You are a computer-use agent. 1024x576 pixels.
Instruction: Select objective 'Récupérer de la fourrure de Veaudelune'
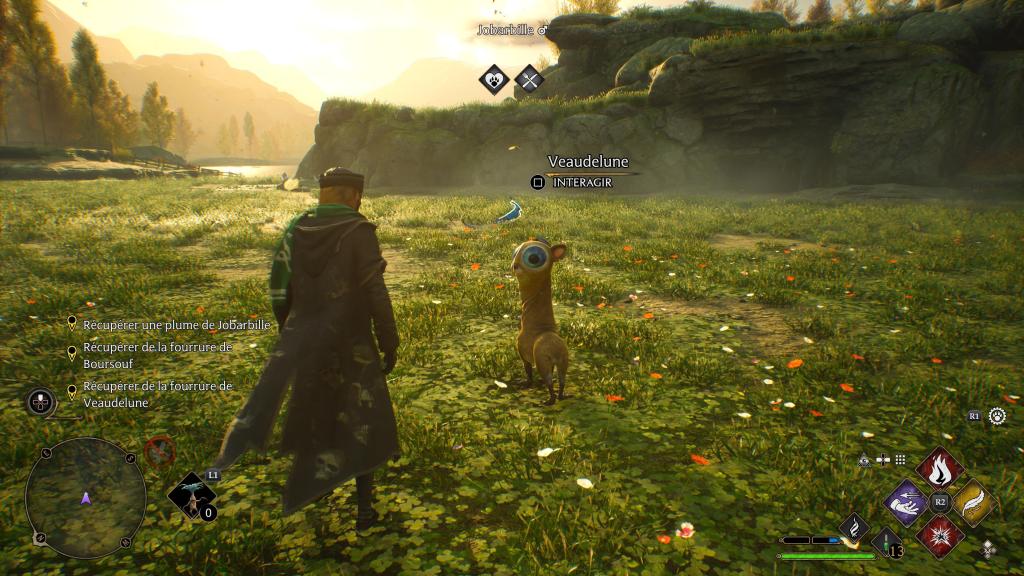tap(157, 394)
